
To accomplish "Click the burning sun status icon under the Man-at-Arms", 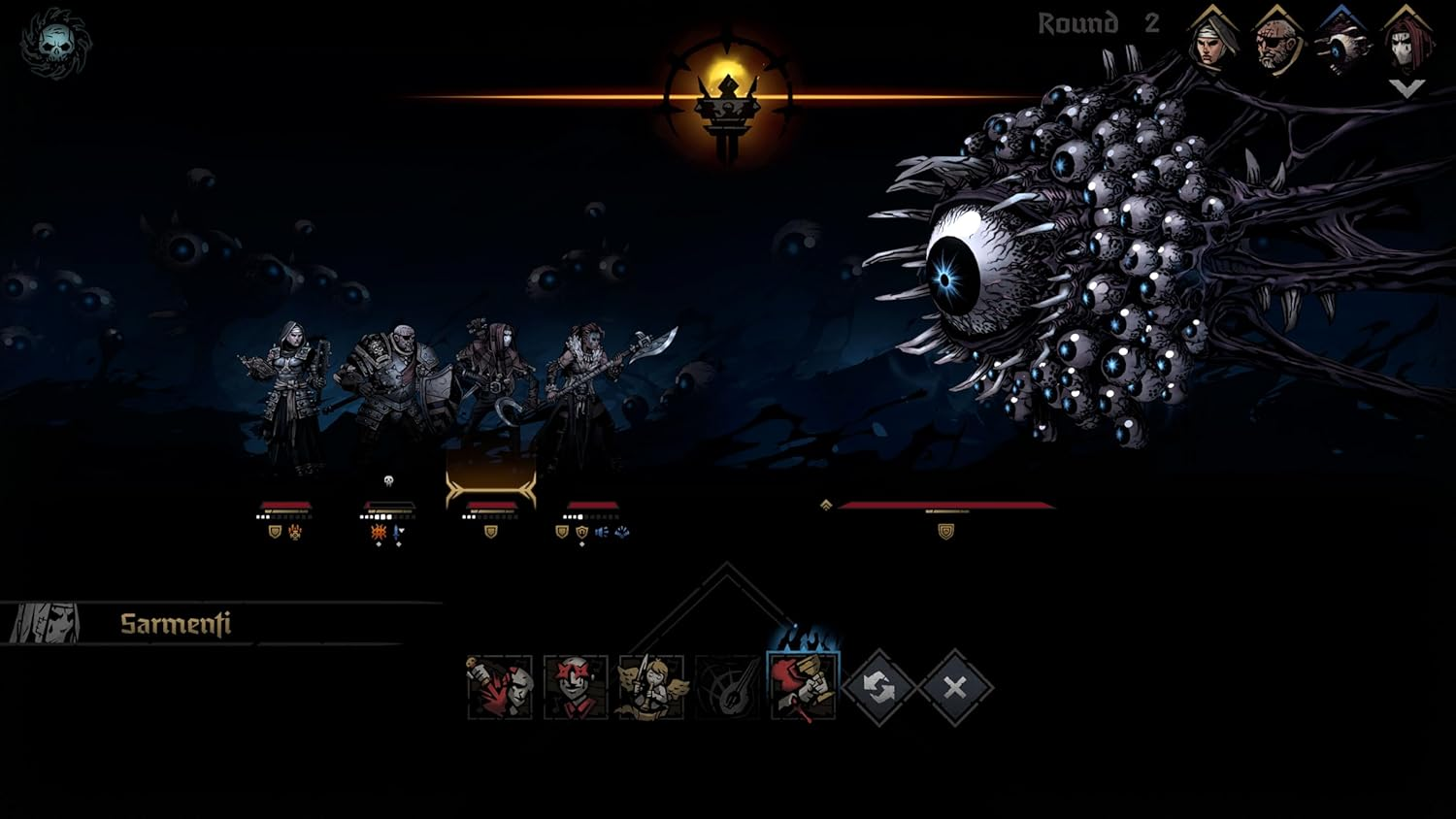I will pyautogui.click(x=377, y=532).
